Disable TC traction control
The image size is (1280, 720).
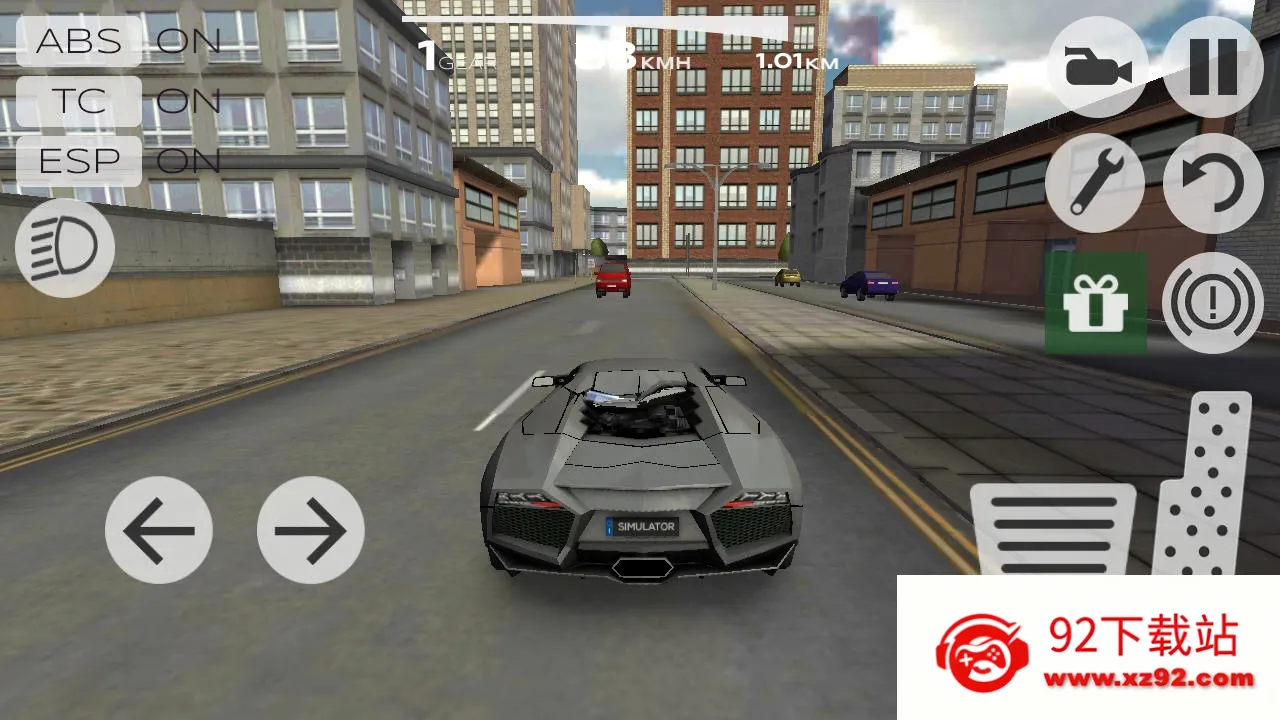click(x=78, y=102)
